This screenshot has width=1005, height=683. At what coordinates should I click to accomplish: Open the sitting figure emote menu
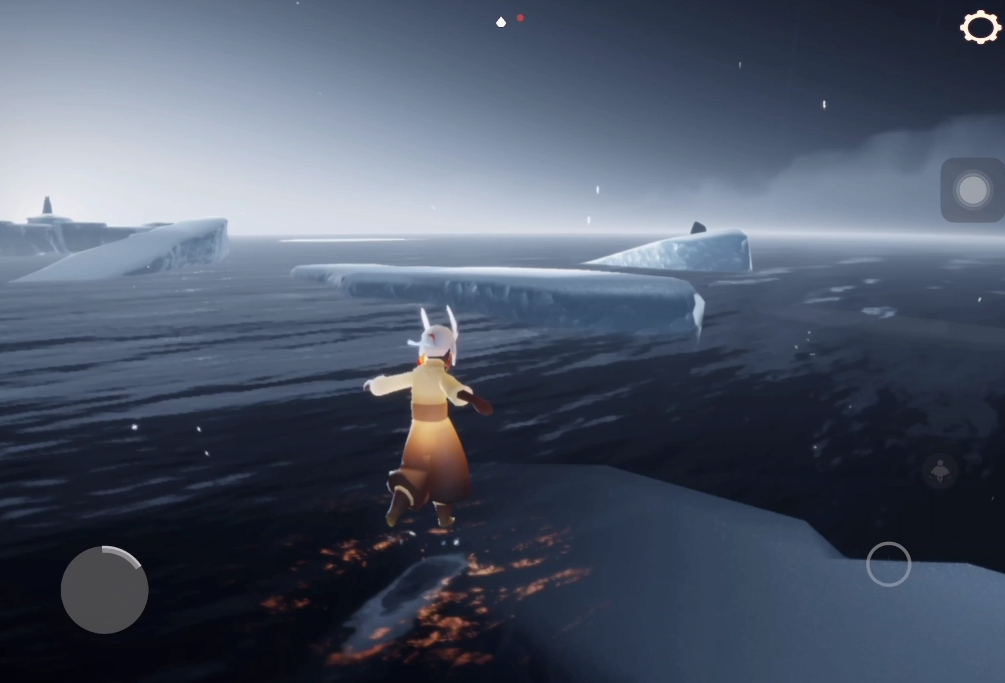click(x=940, y=470)
